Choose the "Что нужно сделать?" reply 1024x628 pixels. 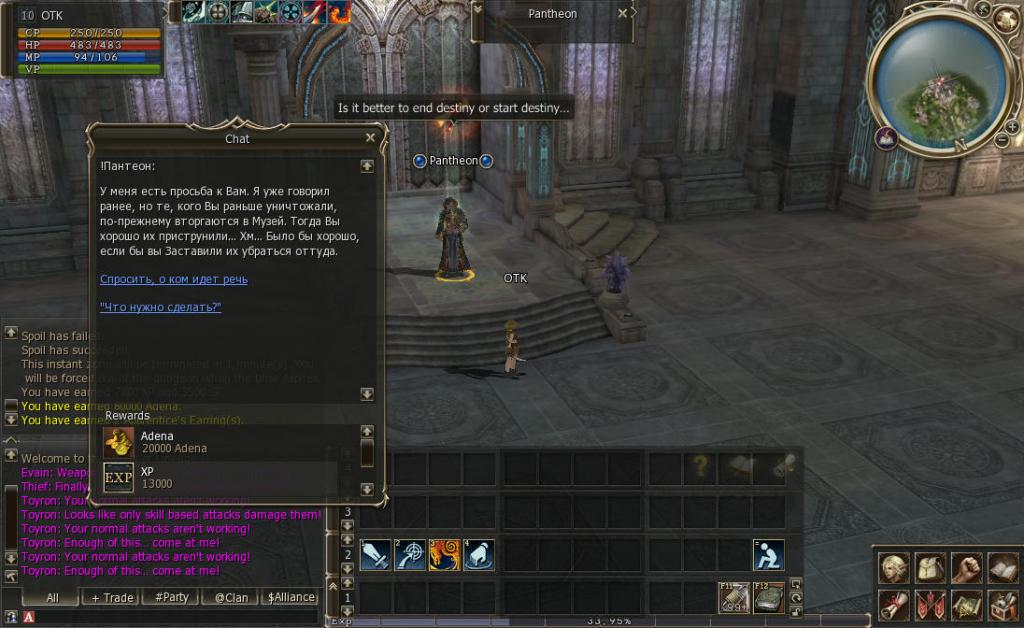pos(161,307)
